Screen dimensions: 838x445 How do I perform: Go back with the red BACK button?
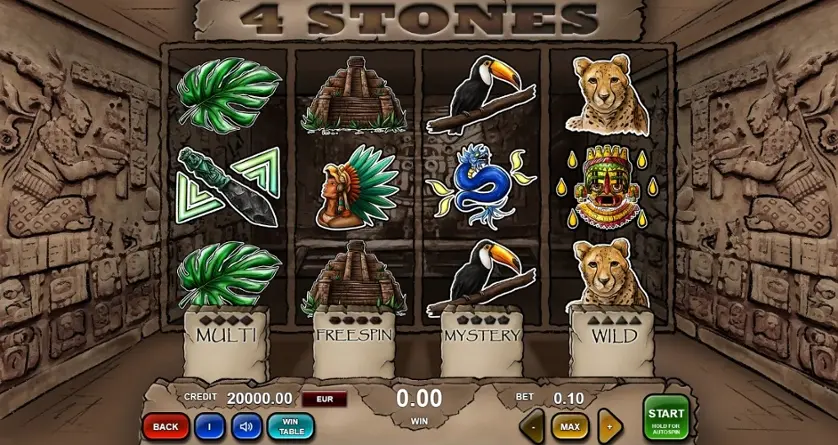point(165,427)
